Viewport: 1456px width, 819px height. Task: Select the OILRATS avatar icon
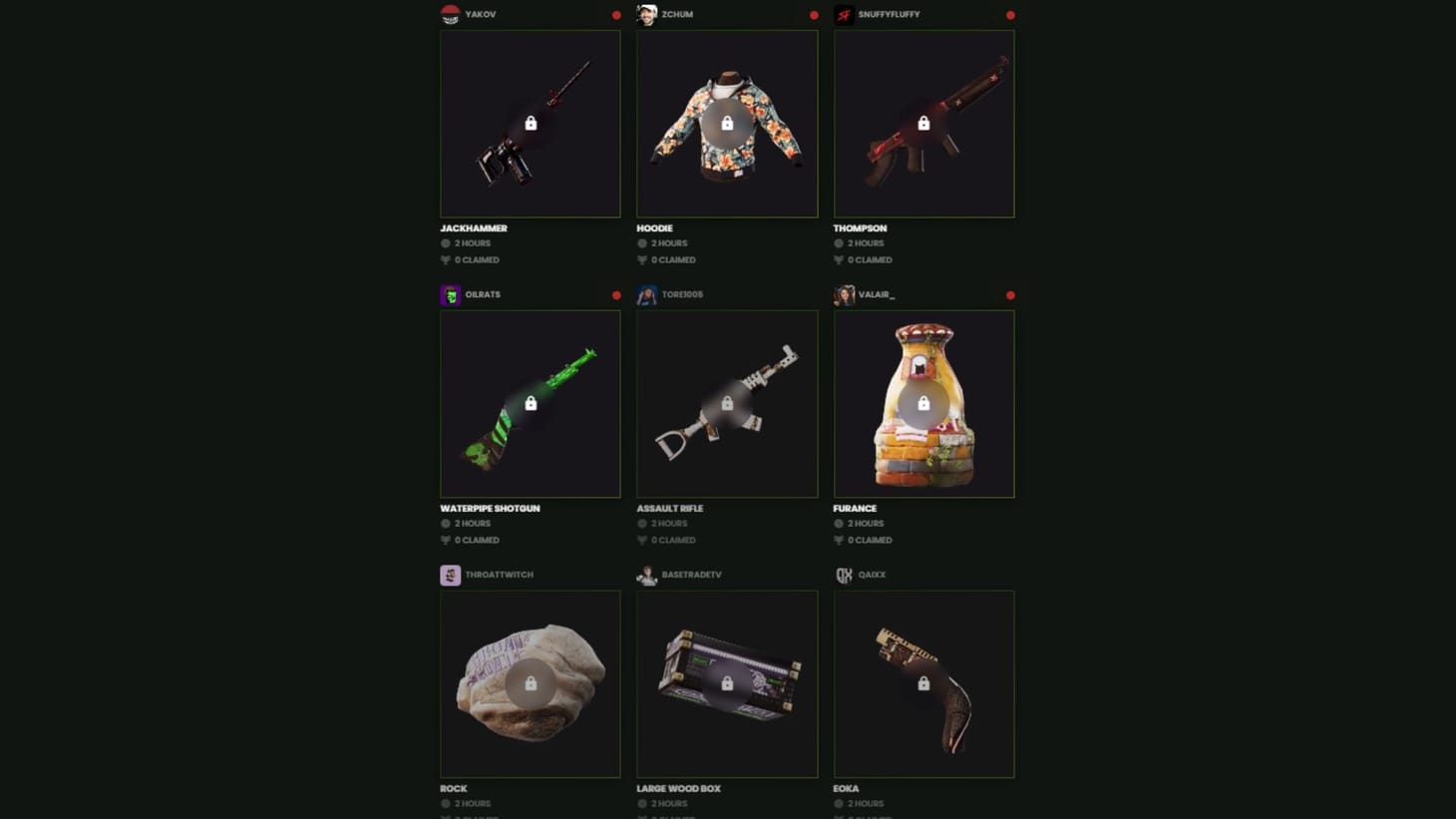click(x=451, y=295)
